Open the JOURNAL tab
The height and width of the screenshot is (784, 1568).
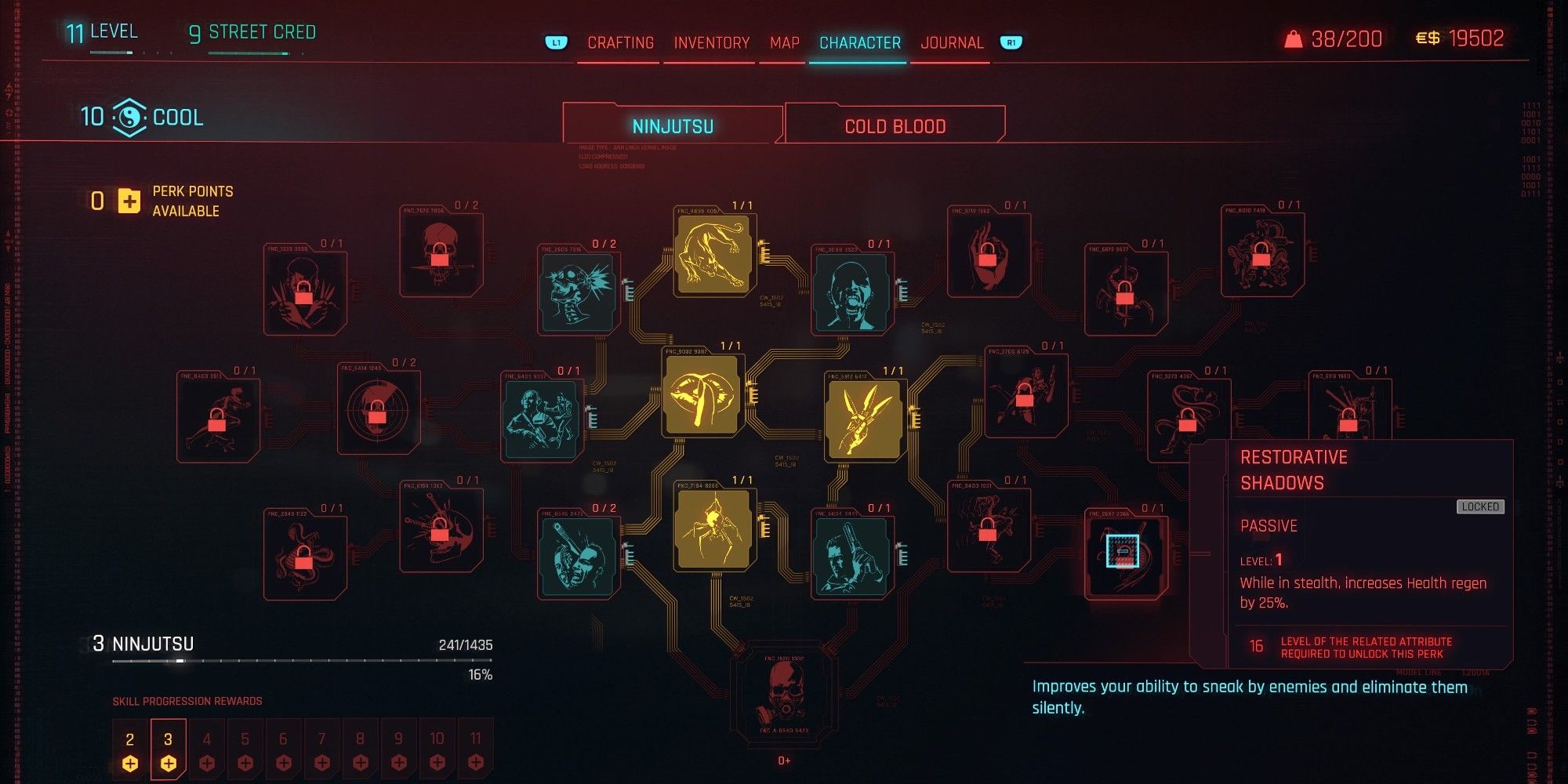953,43
